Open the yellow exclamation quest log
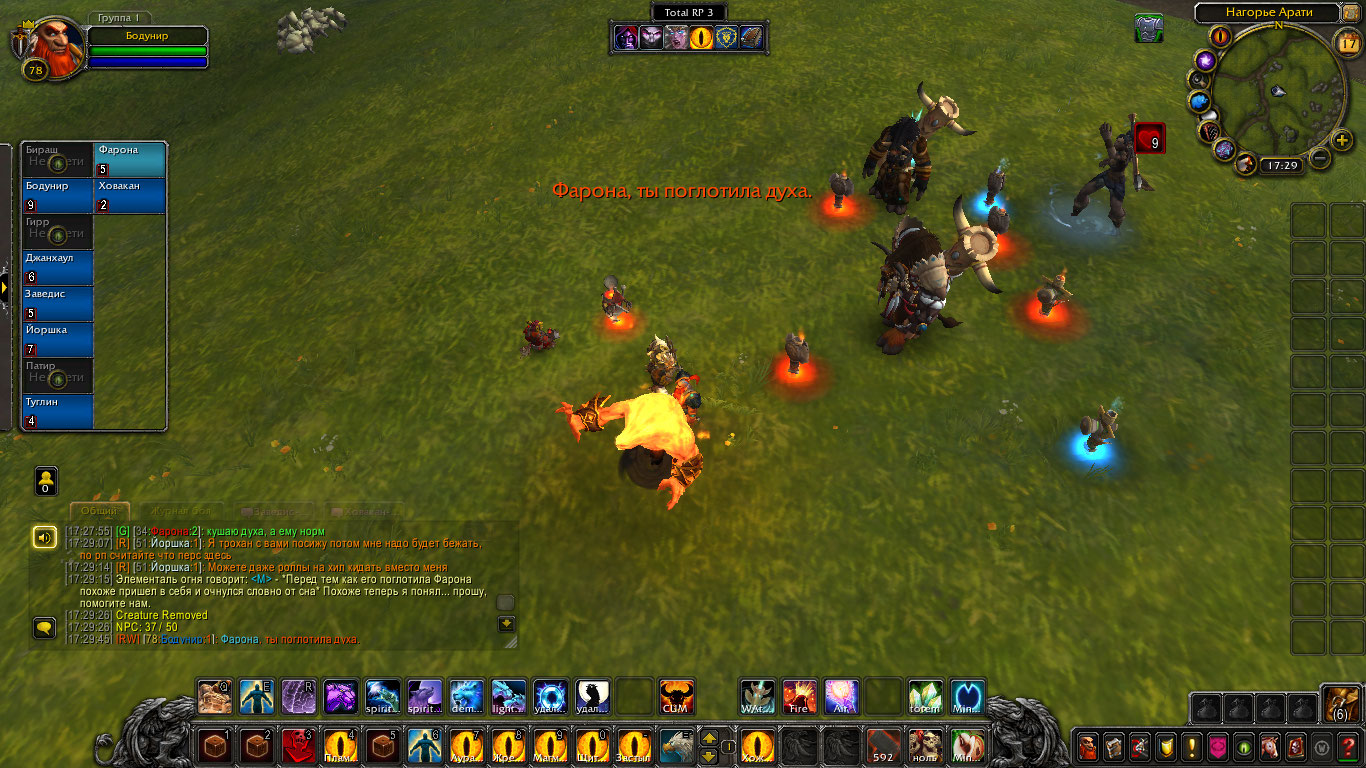 pos(1191,746)
